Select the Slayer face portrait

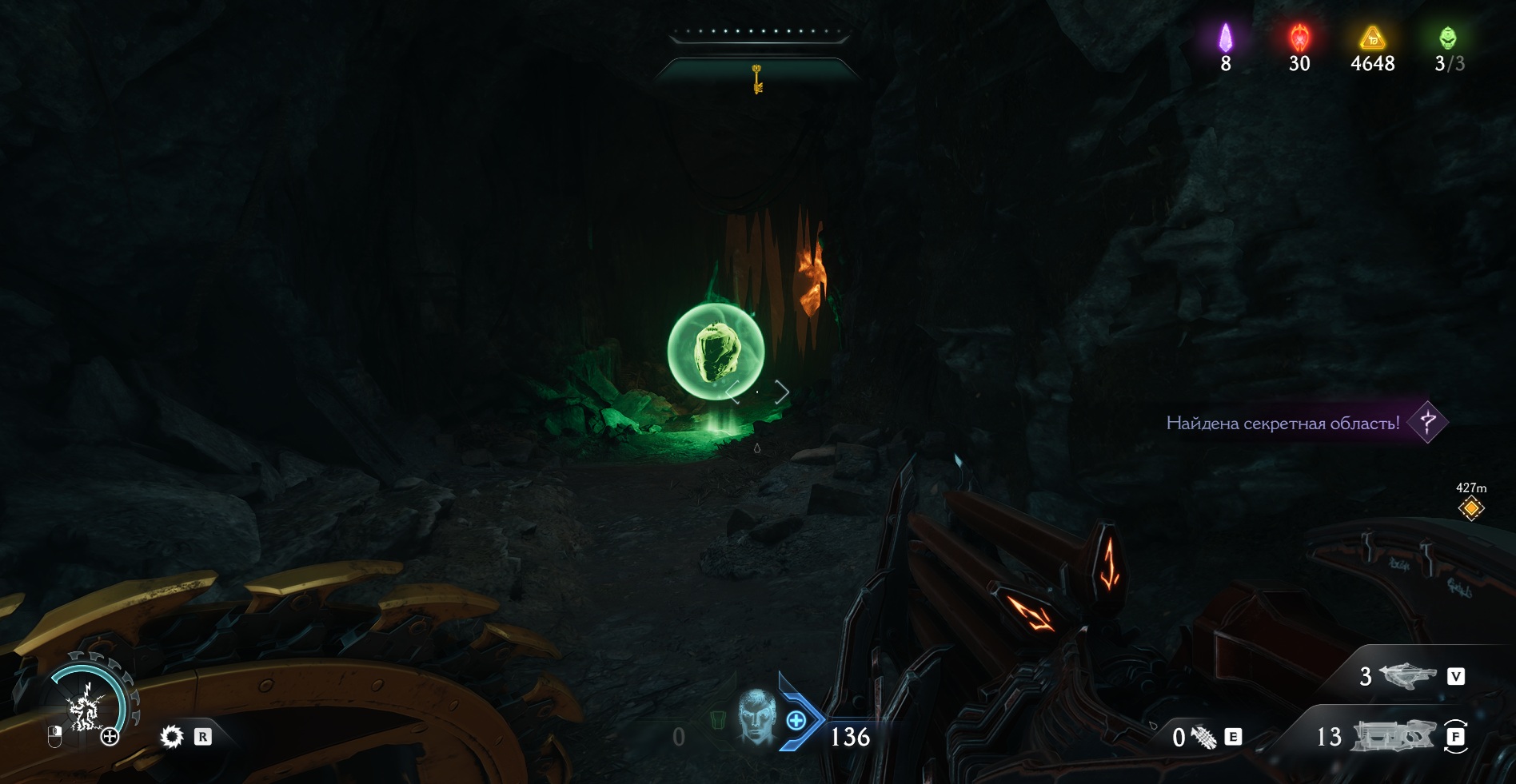click(x=756, y=715)
